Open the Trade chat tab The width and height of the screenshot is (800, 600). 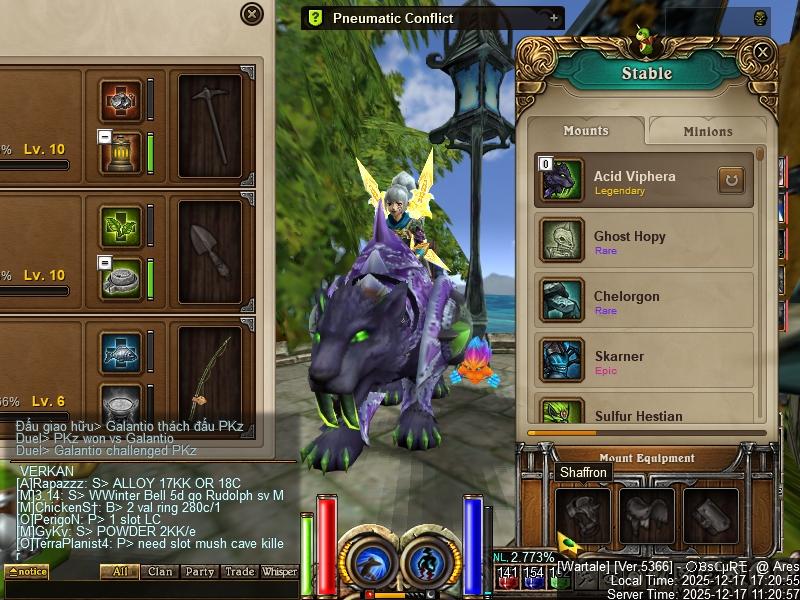click(x=239, y=572)
